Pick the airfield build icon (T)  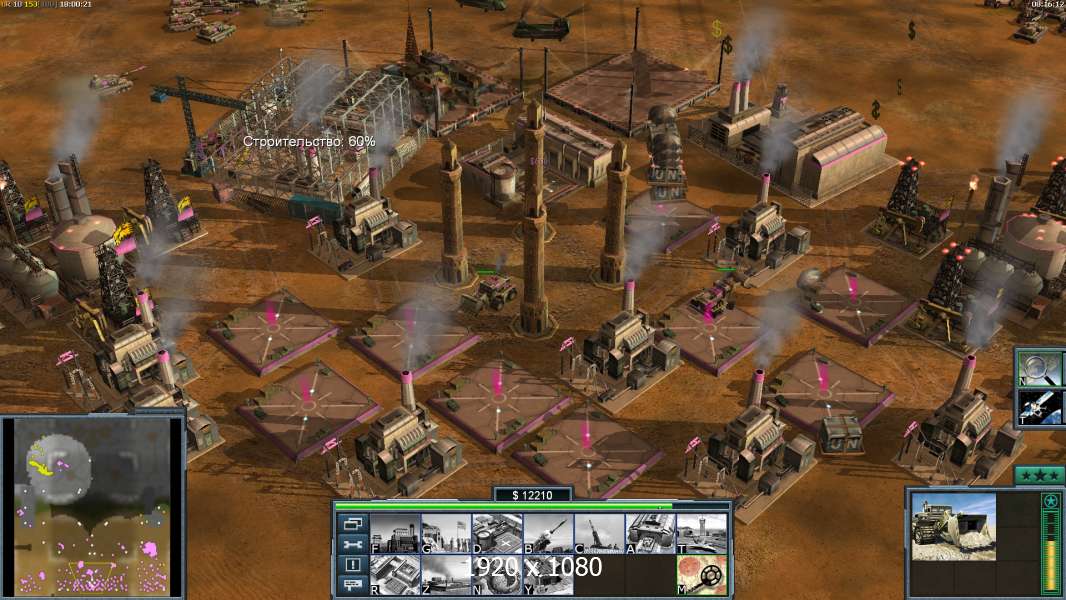point(701,534)
